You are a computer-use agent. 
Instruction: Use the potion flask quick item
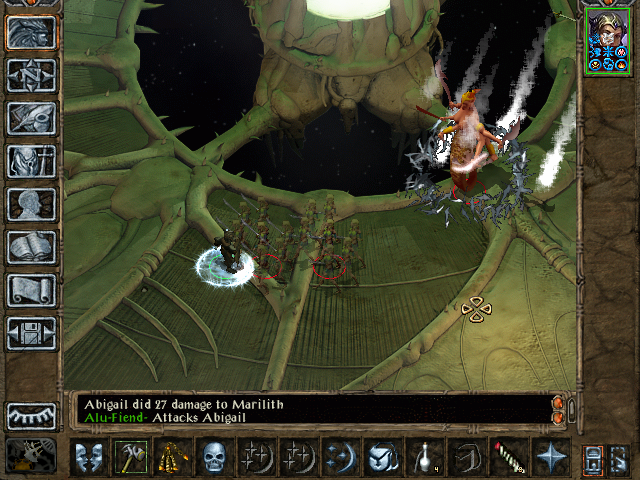(x=423, y=458)
